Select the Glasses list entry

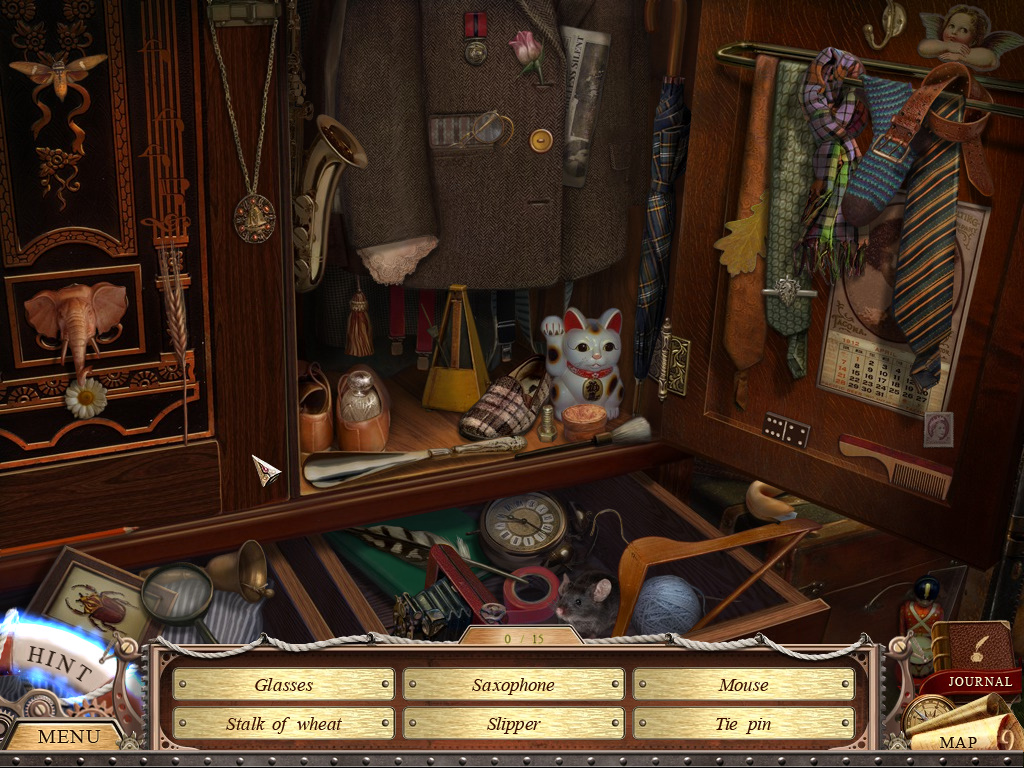[x=283, y=685]
